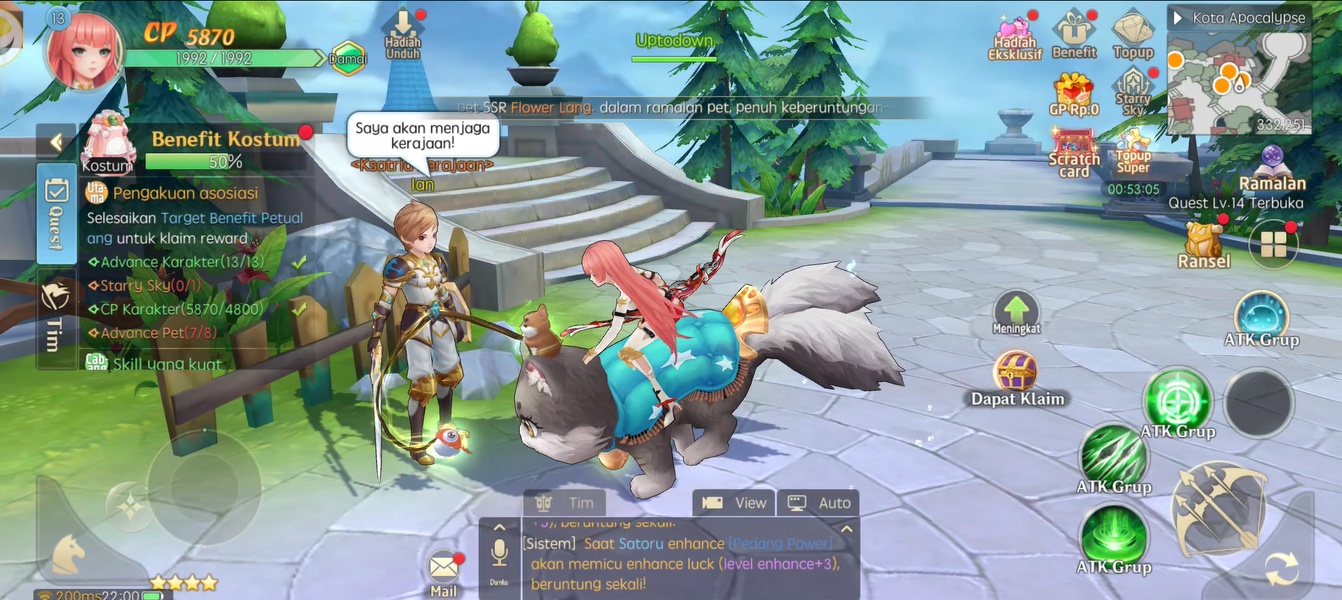
Task: Open the pink-haired character portrait
Action: (85, 50)
